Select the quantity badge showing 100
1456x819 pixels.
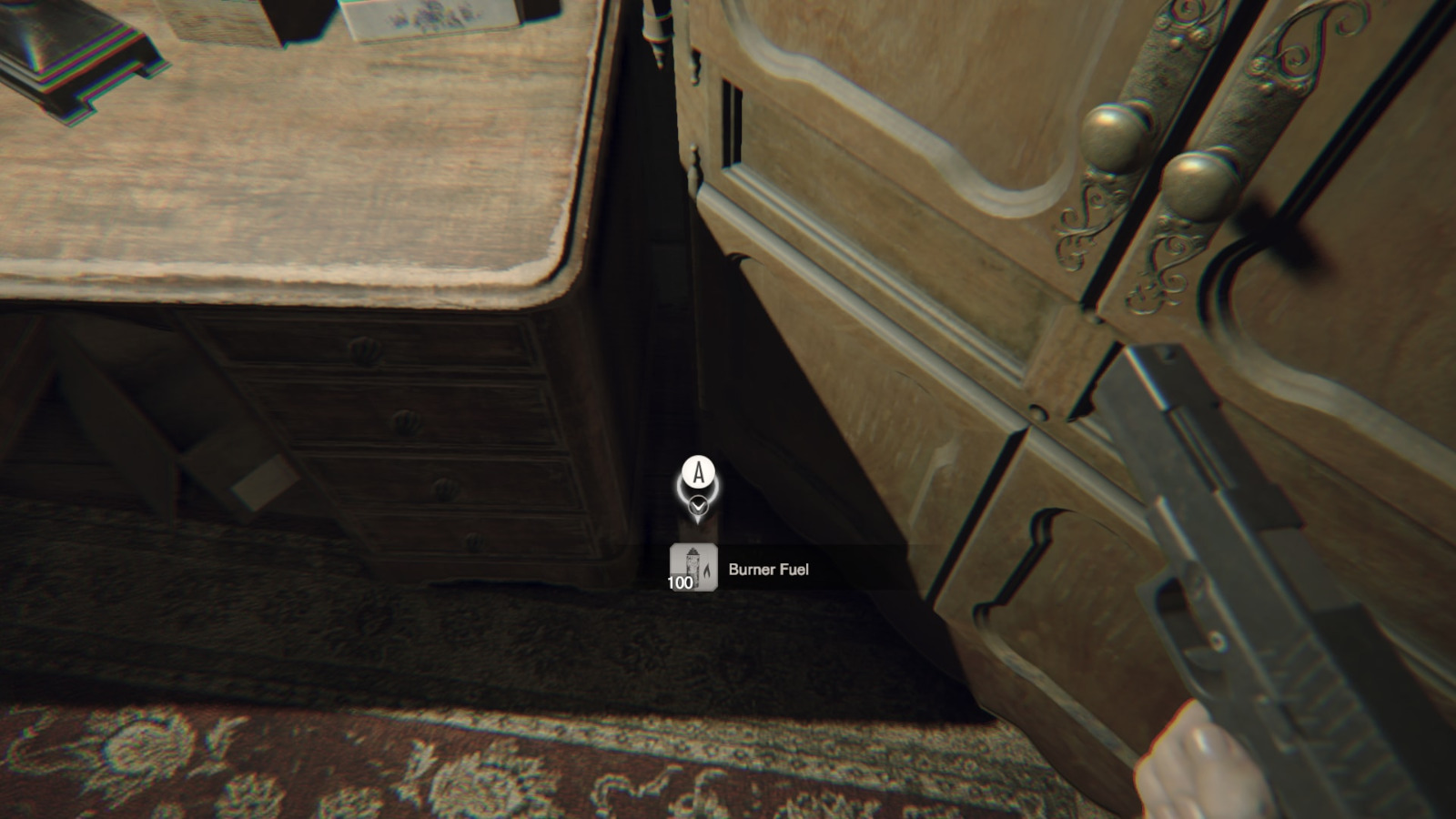(x=680, y=582)
